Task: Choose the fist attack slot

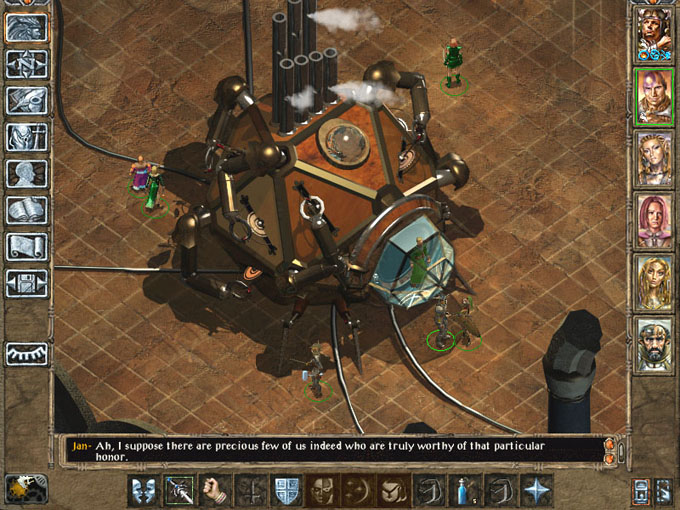Action: [215, 490]
